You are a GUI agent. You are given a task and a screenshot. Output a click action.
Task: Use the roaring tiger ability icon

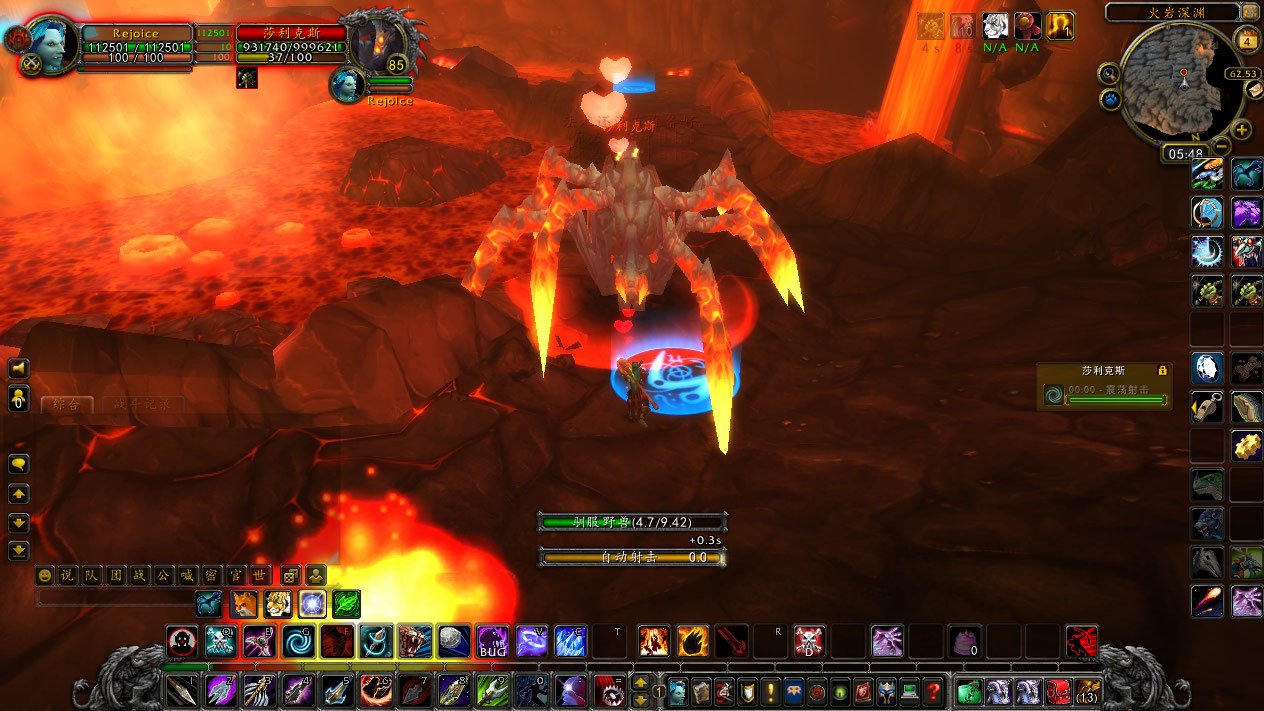[415, 641]
